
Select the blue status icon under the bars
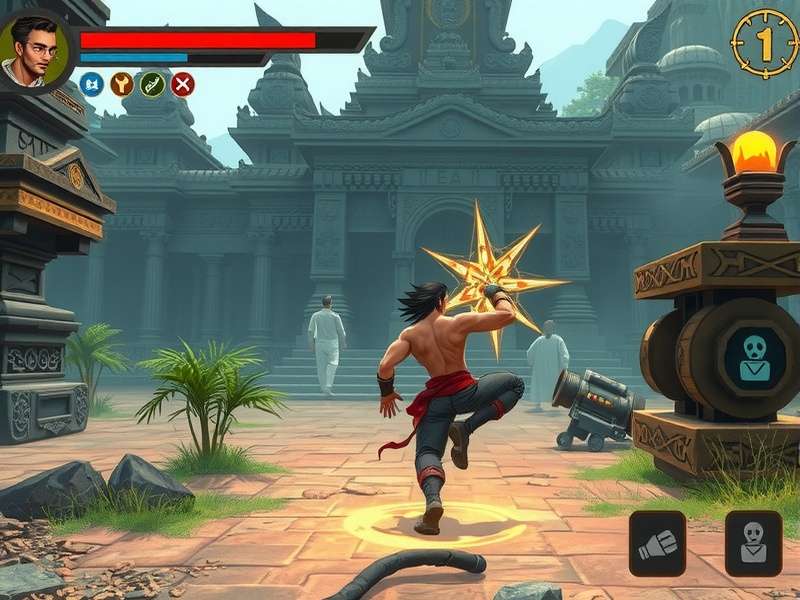[x=91, y=84]
